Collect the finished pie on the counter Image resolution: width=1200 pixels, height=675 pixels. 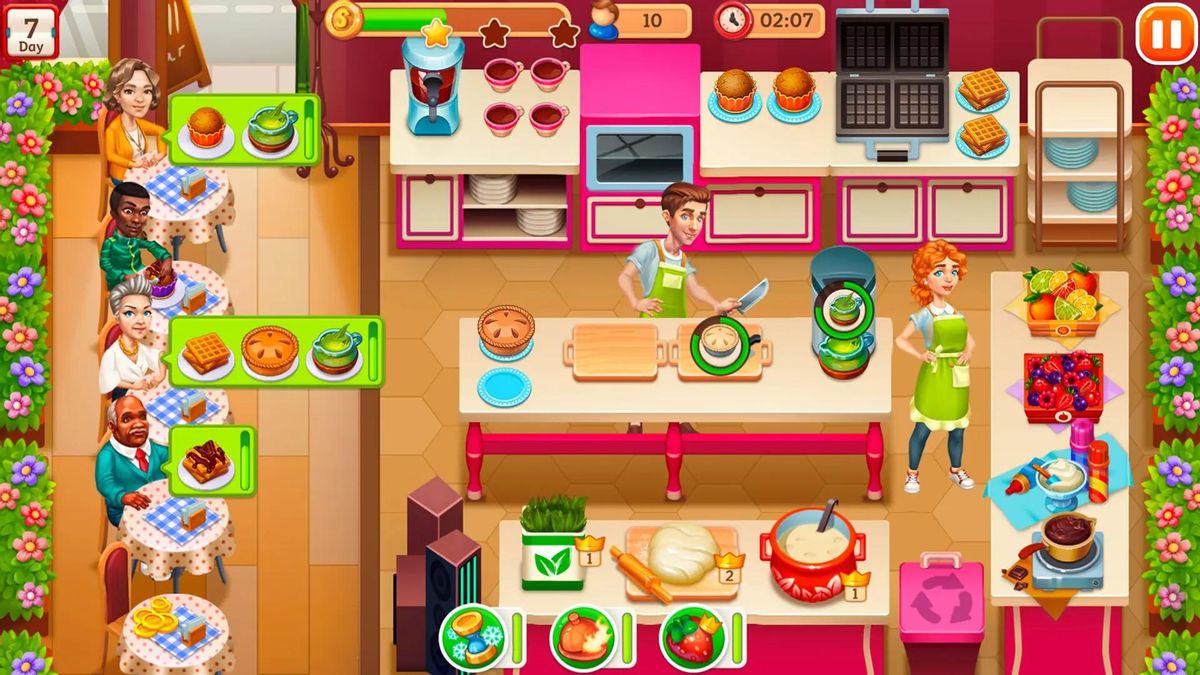tap(506, 329)
